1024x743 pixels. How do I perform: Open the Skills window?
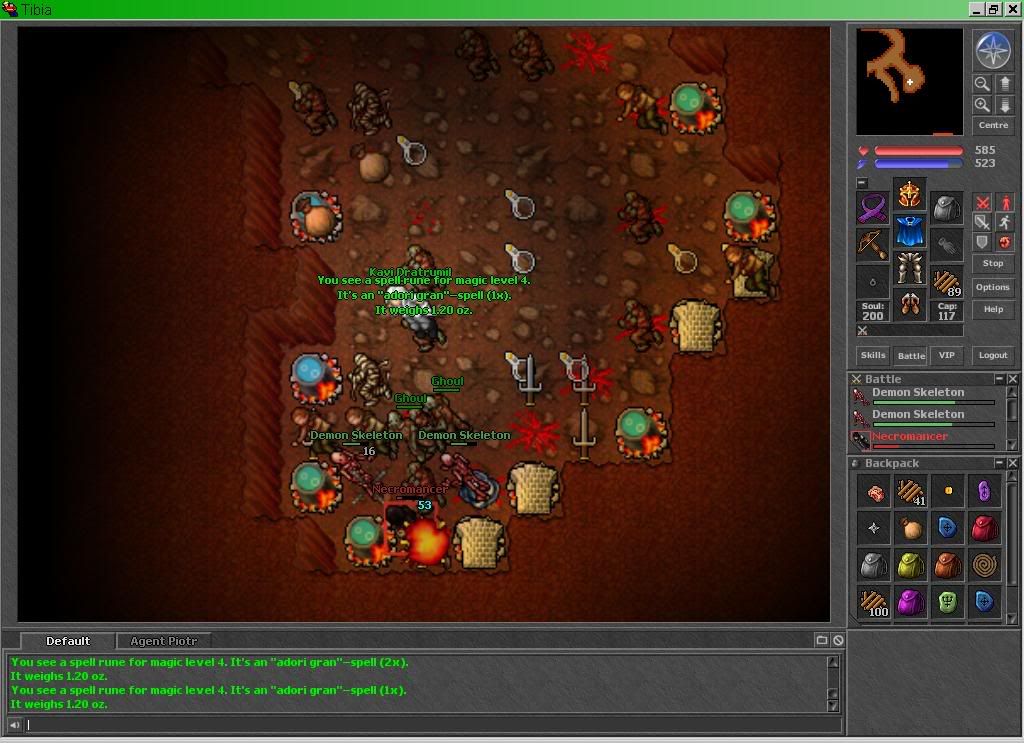873,355
